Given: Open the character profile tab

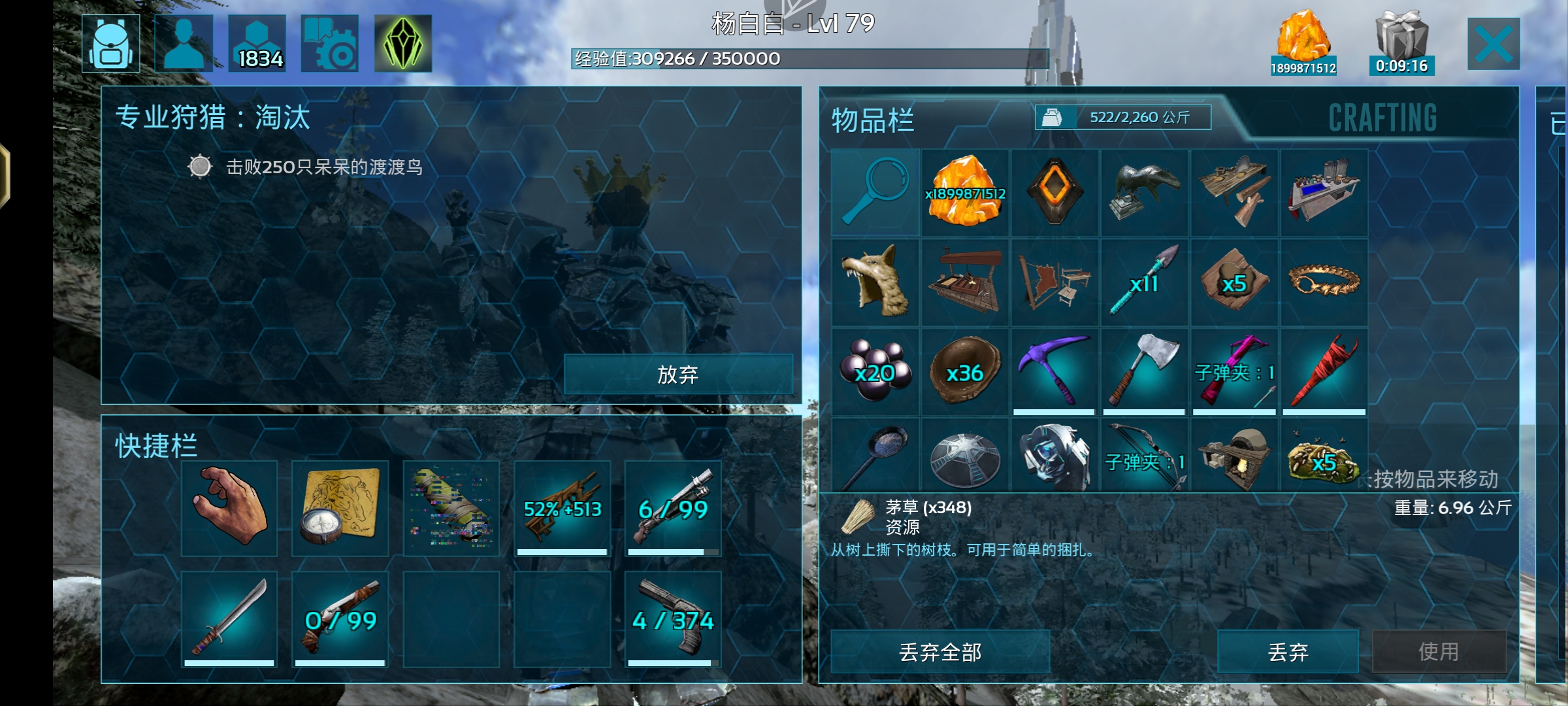Looking at the screenshot, I should point(184,44).
